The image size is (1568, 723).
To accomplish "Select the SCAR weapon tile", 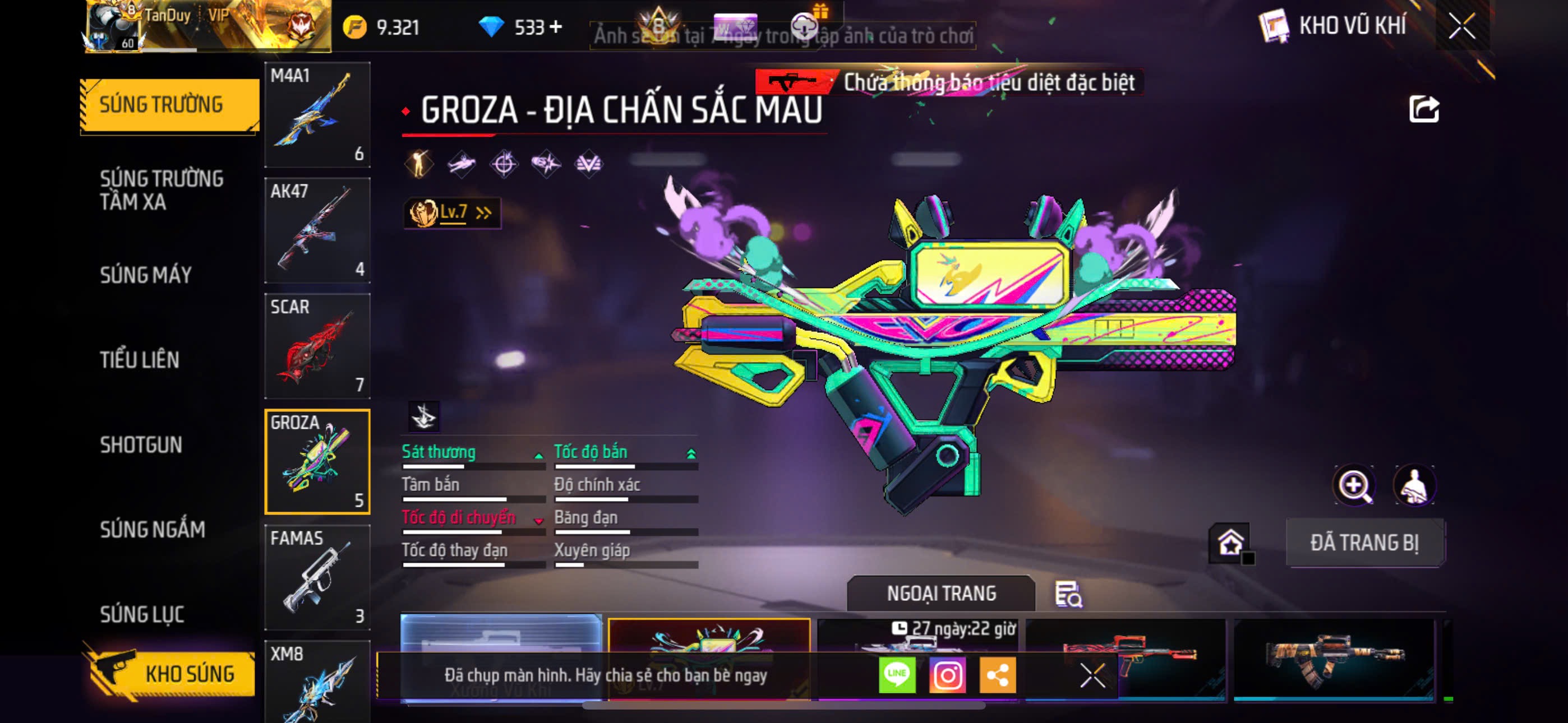I will click(x=317, y=346).
